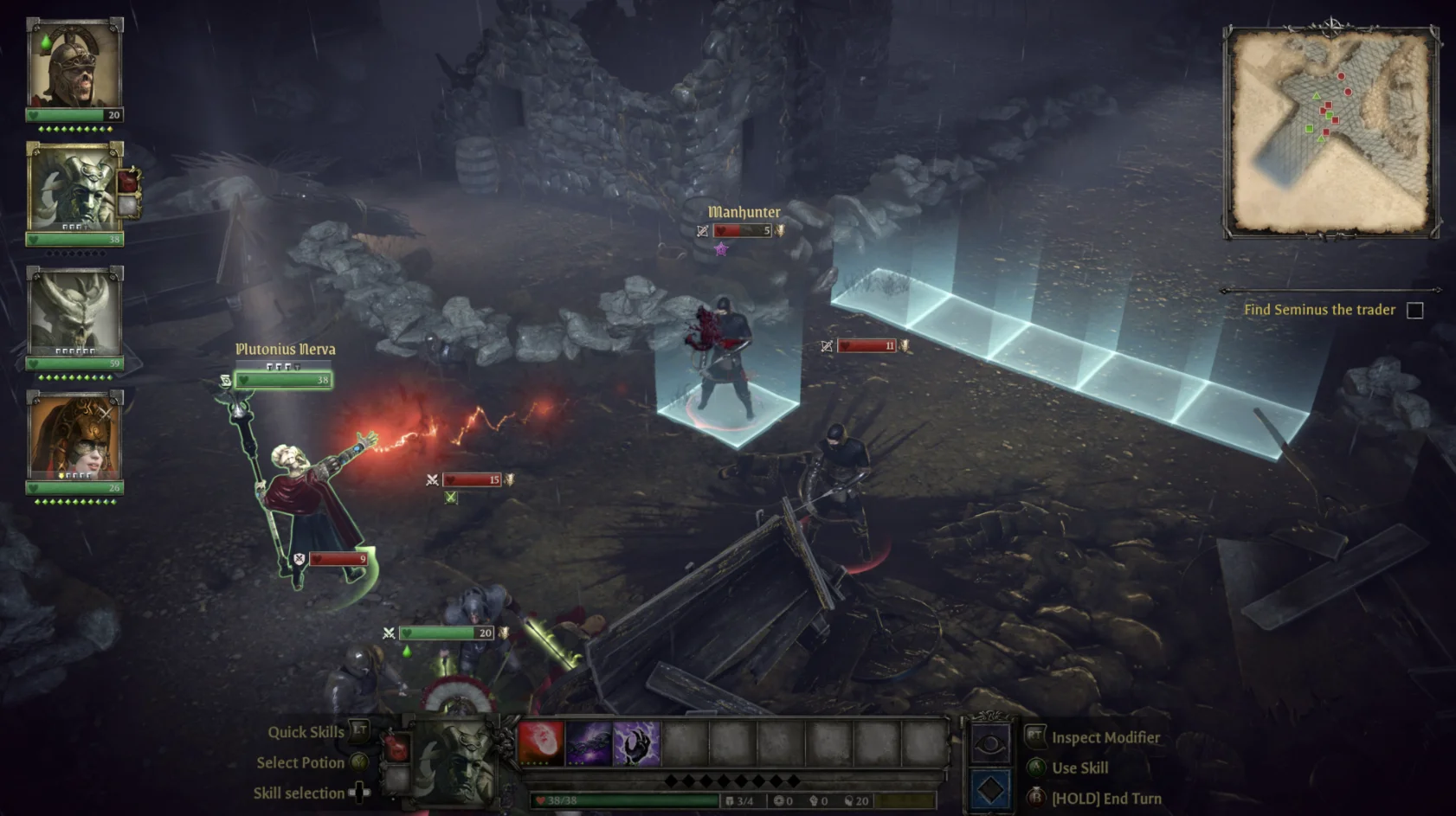The image size is (1456, 816).
Task: Activate the dark purple cloud skill
Action: point(589,743)
